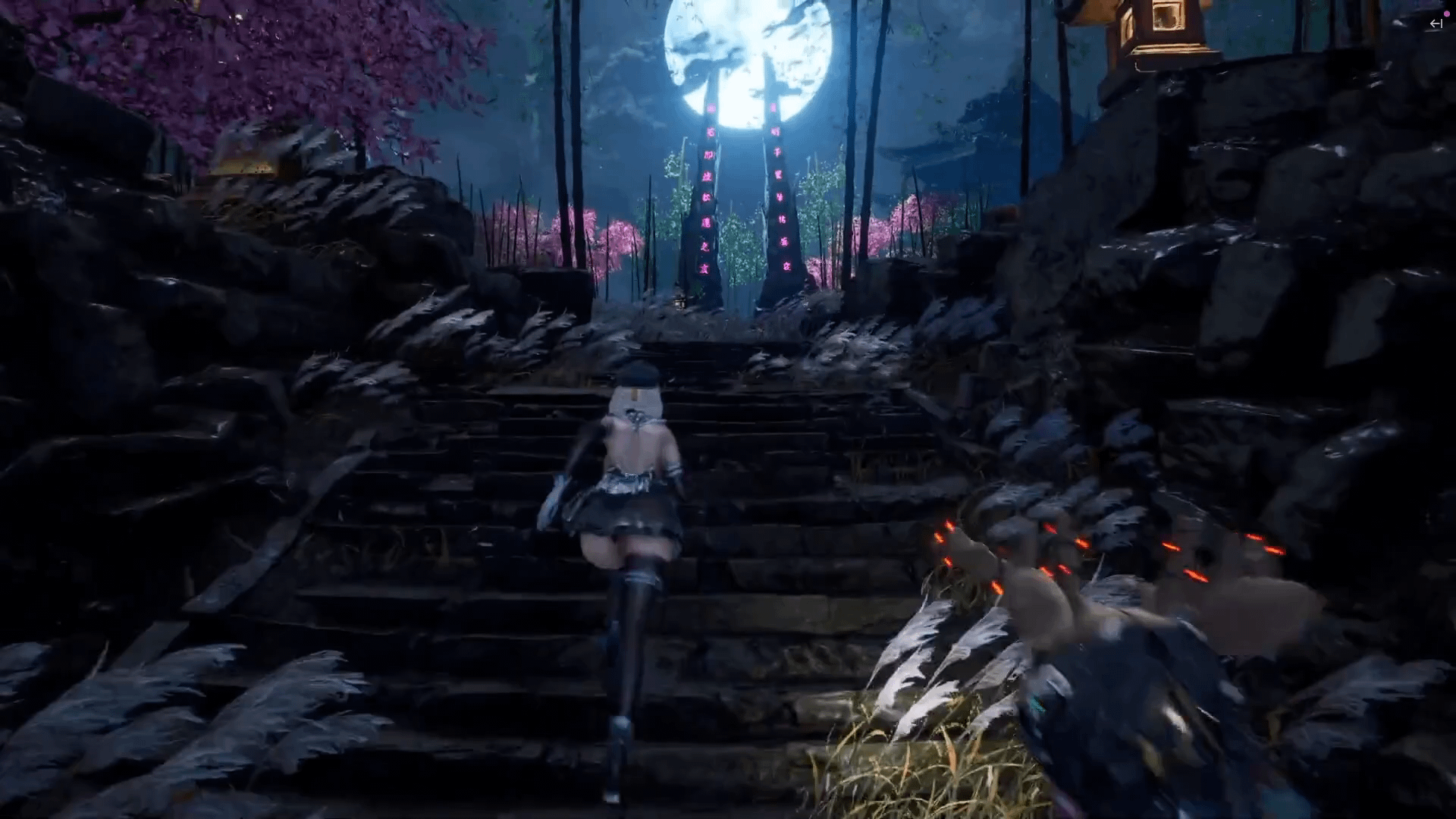Click the left-arrow panel collapse icon
This screenshot has width=1456, height=819.
click(1436, 24)
